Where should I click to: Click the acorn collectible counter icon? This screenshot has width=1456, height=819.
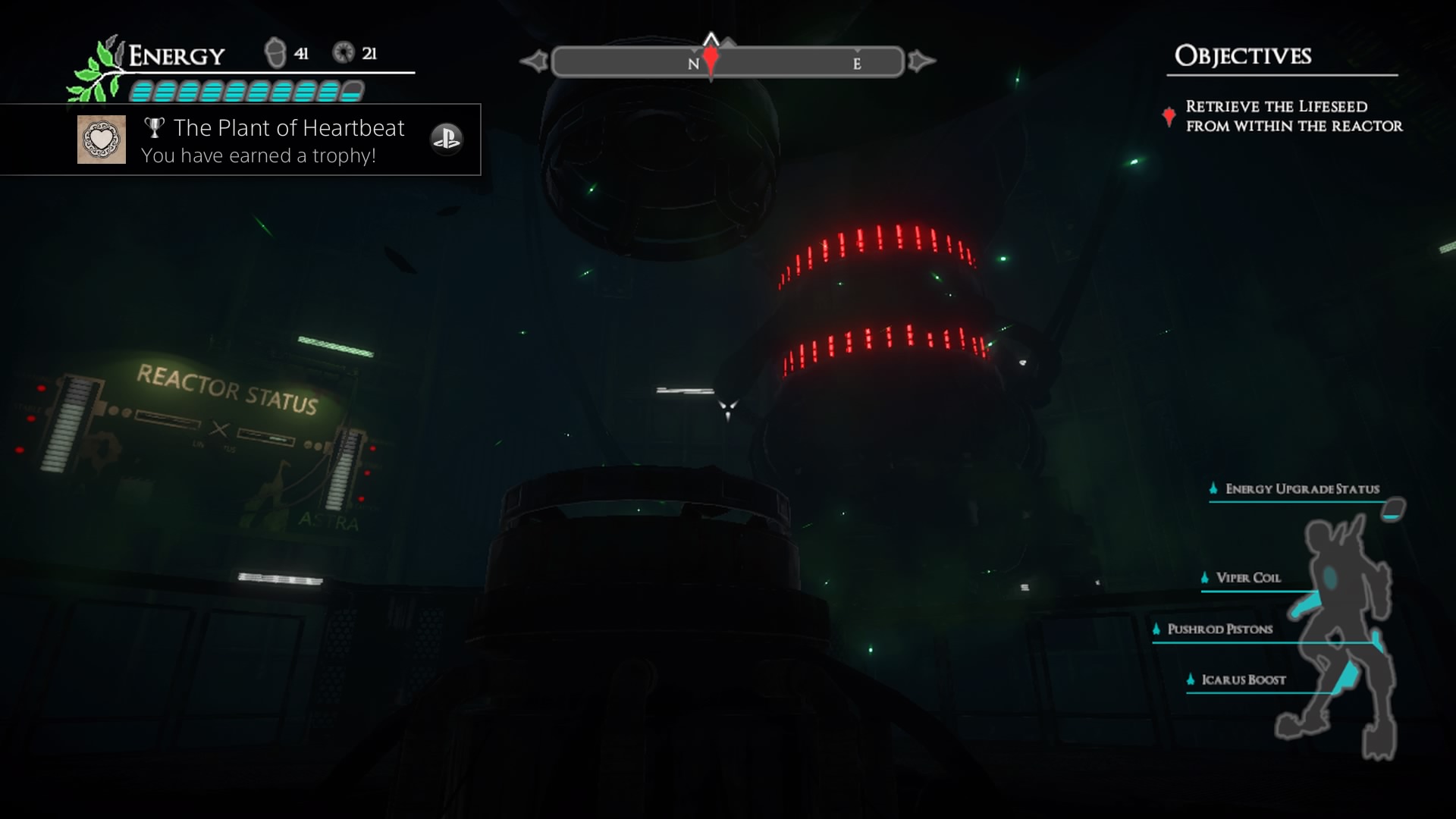pyautogui.click(x=275, y=53)
